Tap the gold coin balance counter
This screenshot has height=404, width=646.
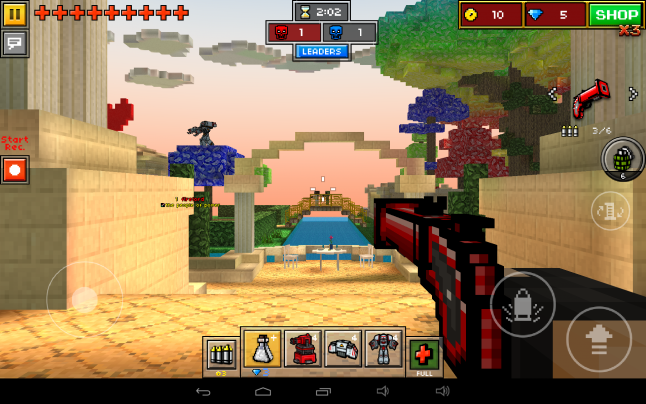(x=491, y=14)
